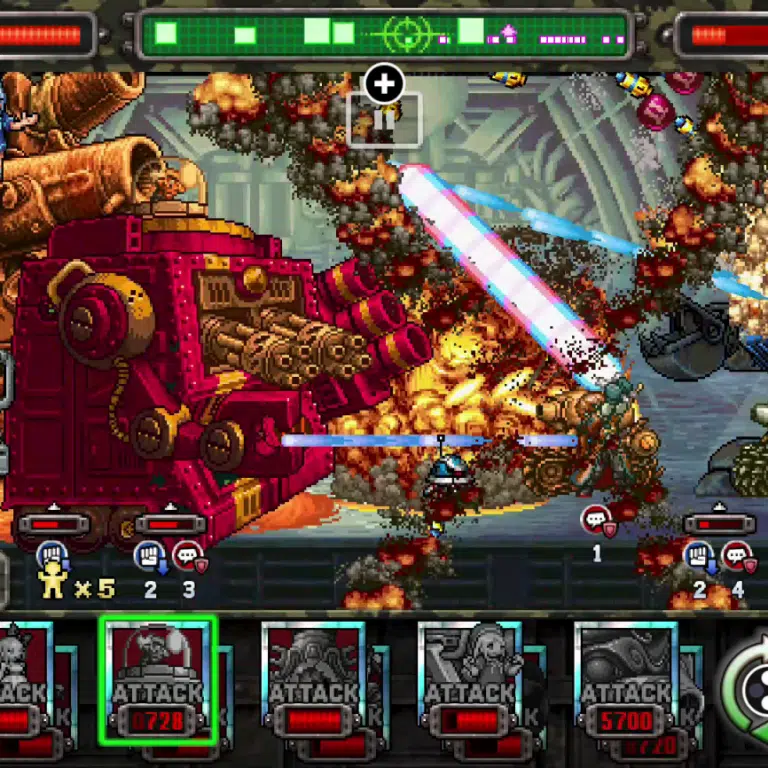
Task: Select the middle unit card in deck
Action: pos(314,682)
